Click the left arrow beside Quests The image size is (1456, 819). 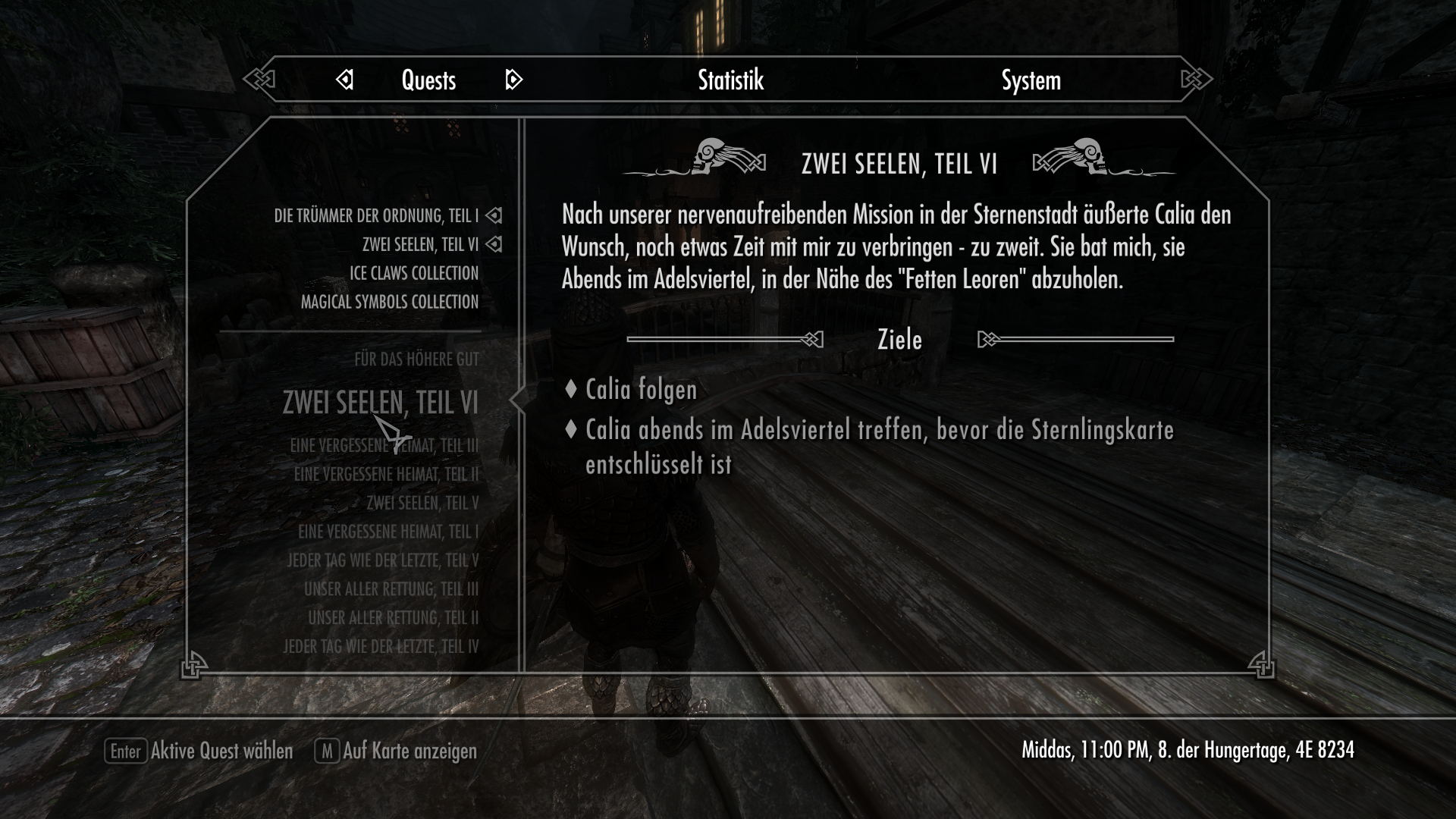345,80
